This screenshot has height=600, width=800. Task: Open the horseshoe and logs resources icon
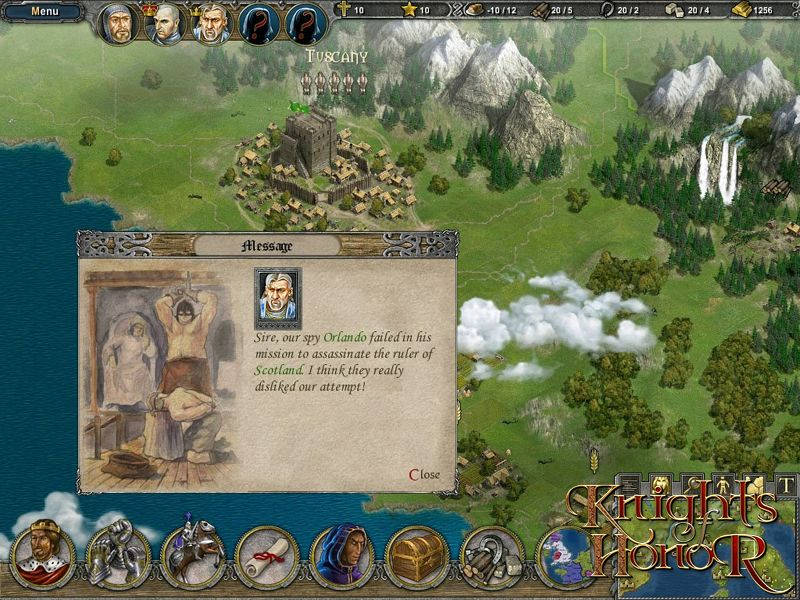tap(492, 553)
